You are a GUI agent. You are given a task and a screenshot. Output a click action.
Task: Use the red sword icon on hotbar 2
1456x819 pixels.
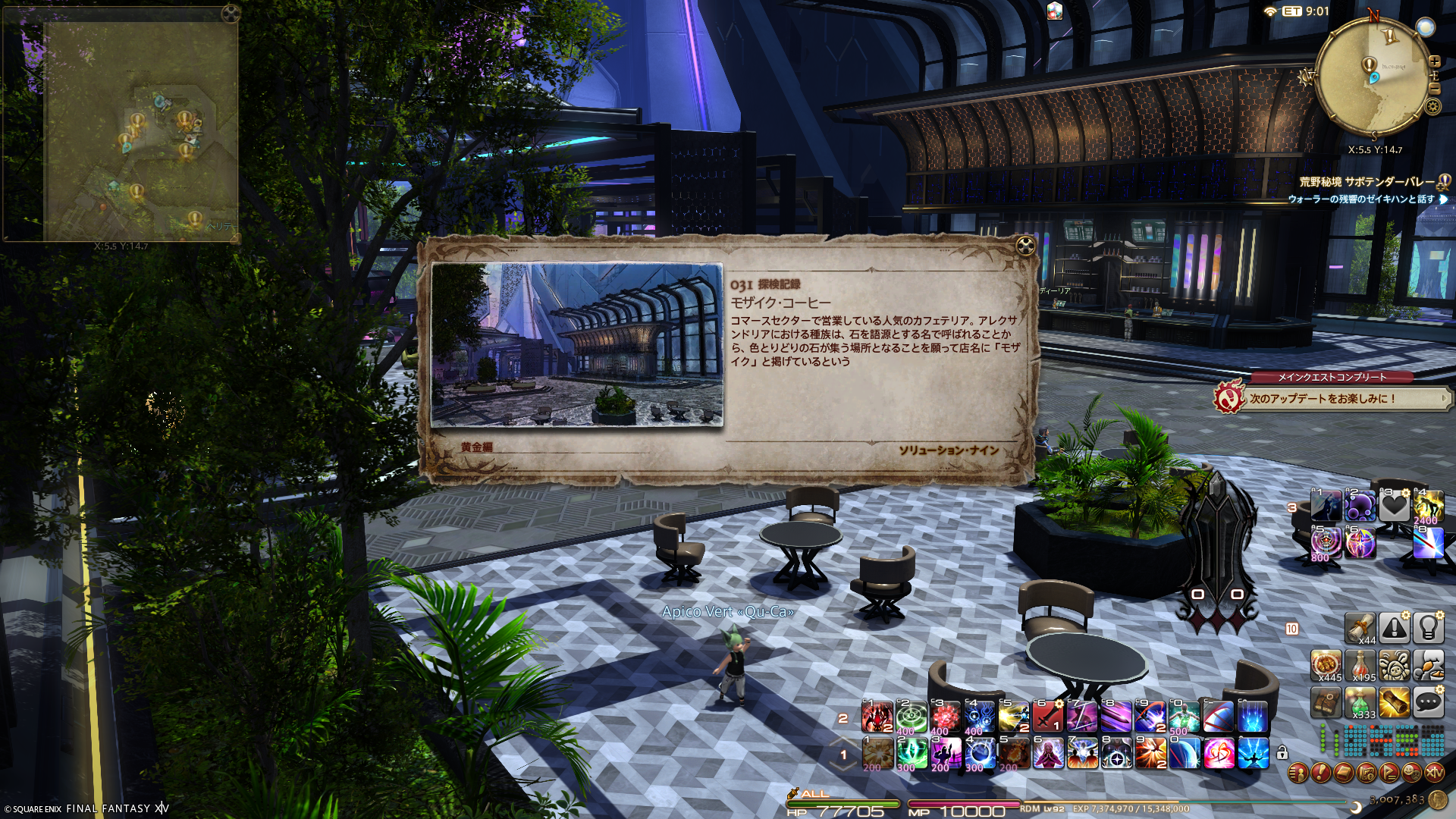(x=1047, y=717)
